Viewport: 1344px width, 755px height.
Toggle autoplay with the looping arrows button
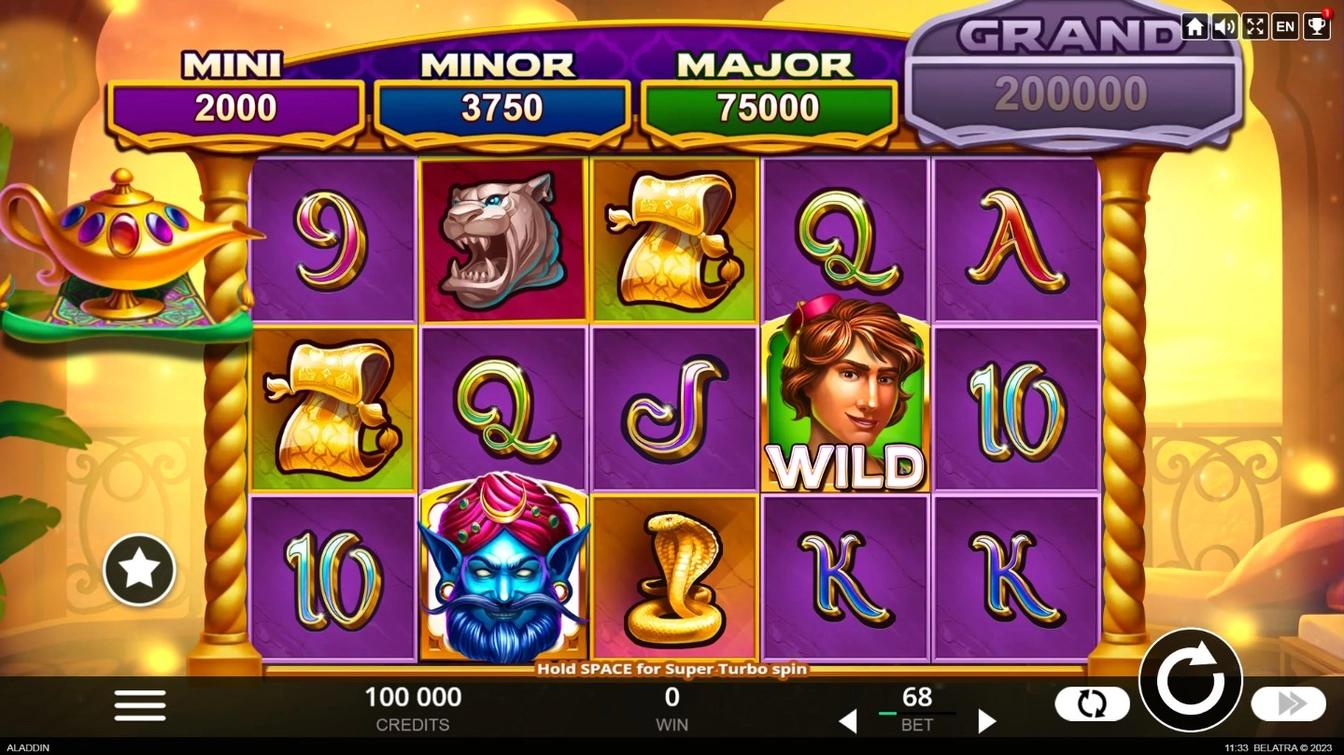coord(1092,705)
